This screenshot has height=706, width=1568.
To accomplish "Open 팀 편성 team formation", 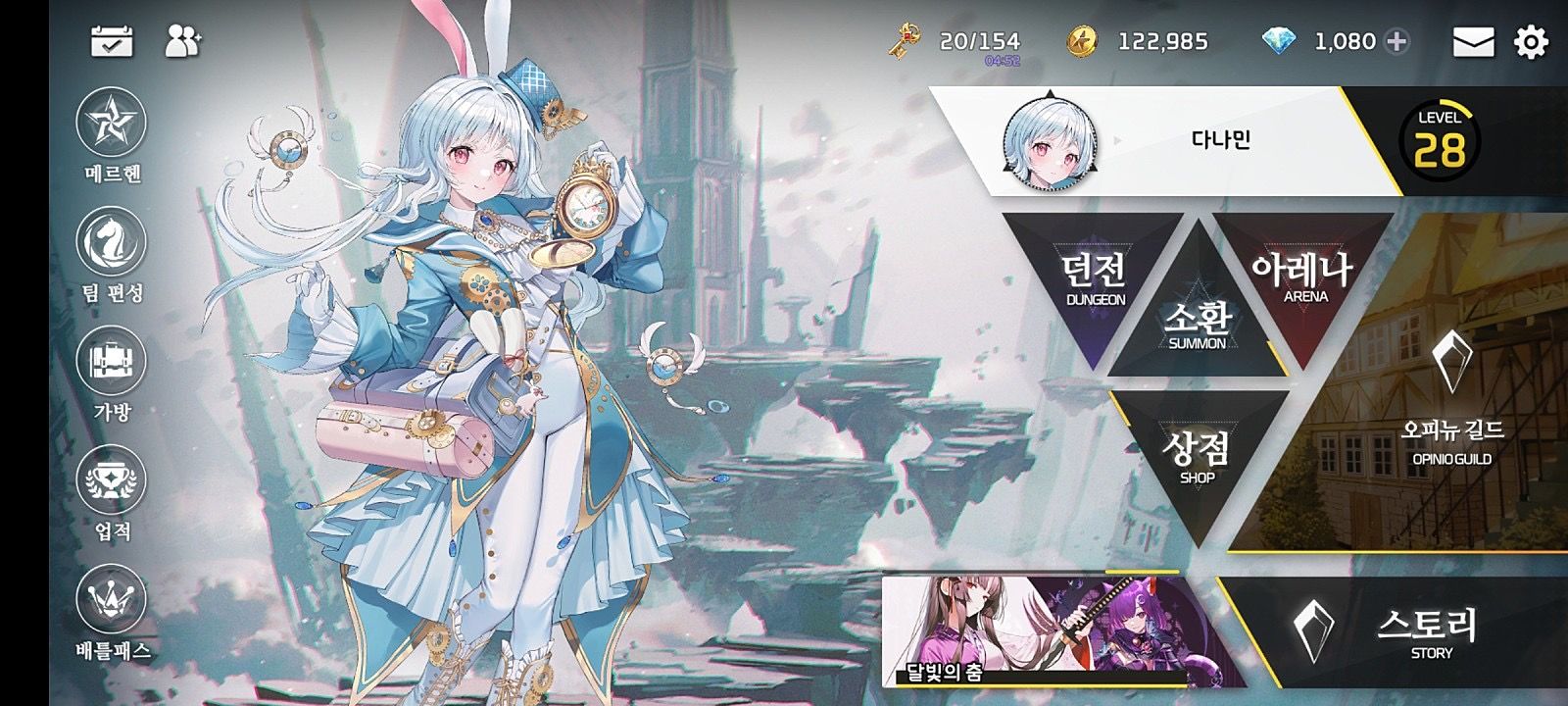I will pos(111,243).
